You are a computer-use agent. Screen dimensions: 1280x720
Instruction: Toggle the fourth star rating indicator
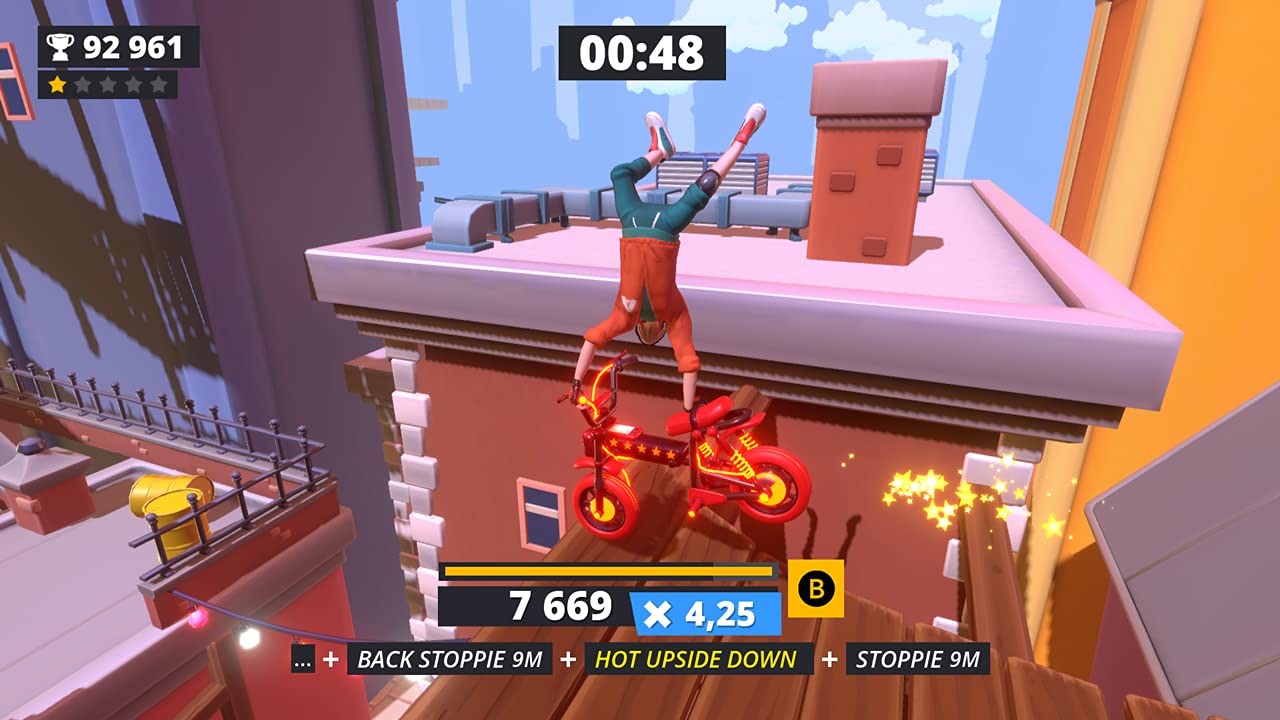(133, 85)
